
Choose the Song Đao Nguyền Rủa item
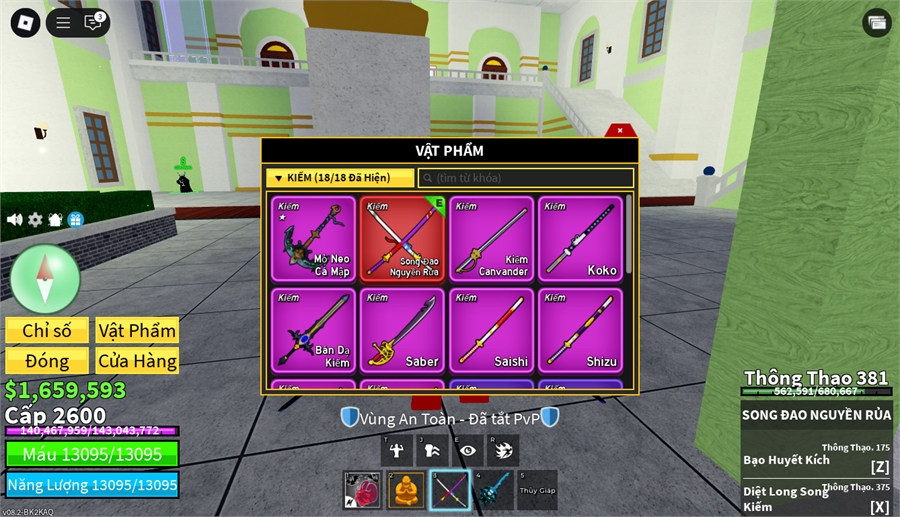pos(402,239)
